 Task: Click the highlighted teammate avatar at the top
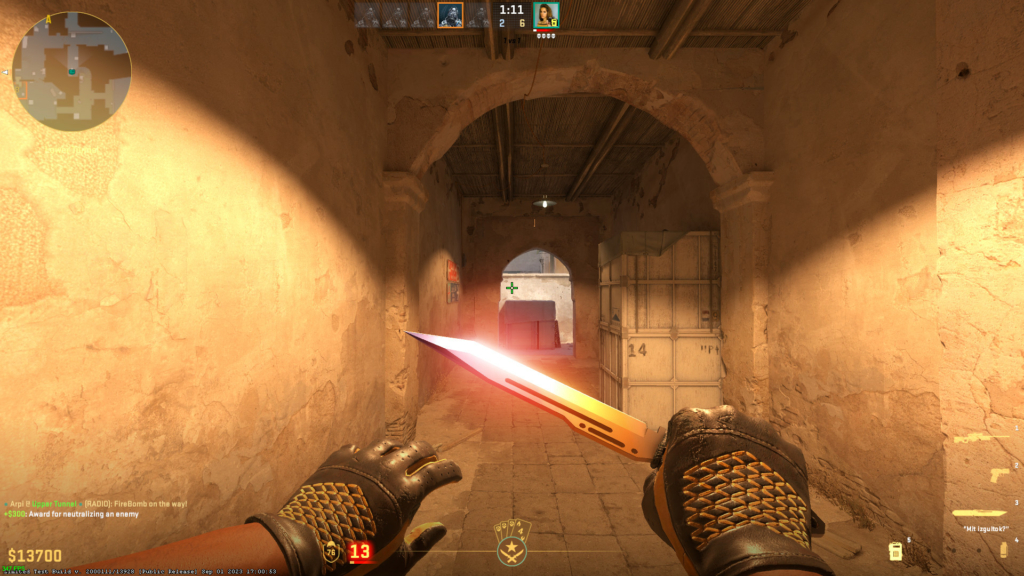click(450, 15)
